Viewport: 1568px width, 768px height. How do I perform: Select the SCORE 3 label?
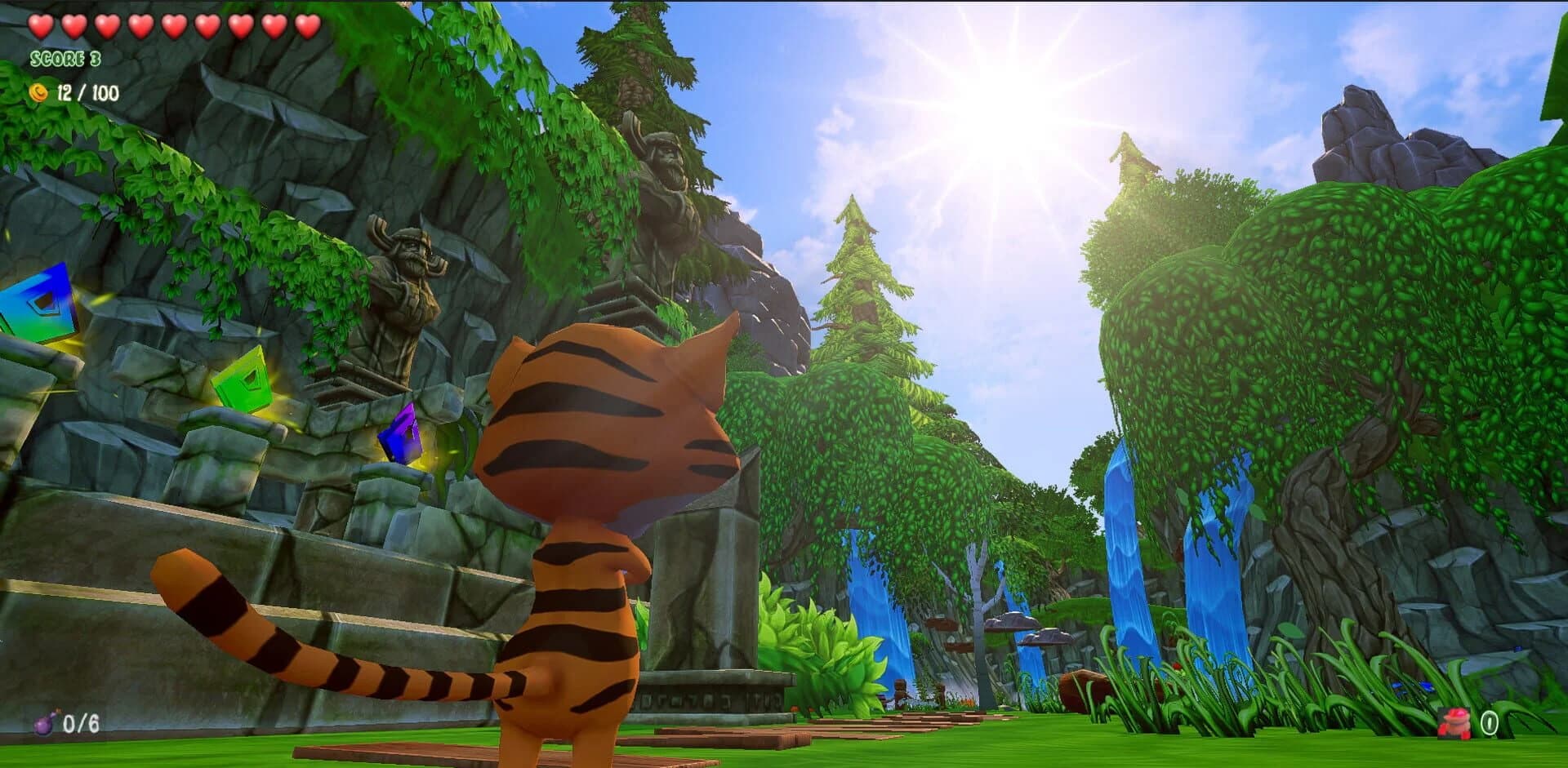[64, 59]
